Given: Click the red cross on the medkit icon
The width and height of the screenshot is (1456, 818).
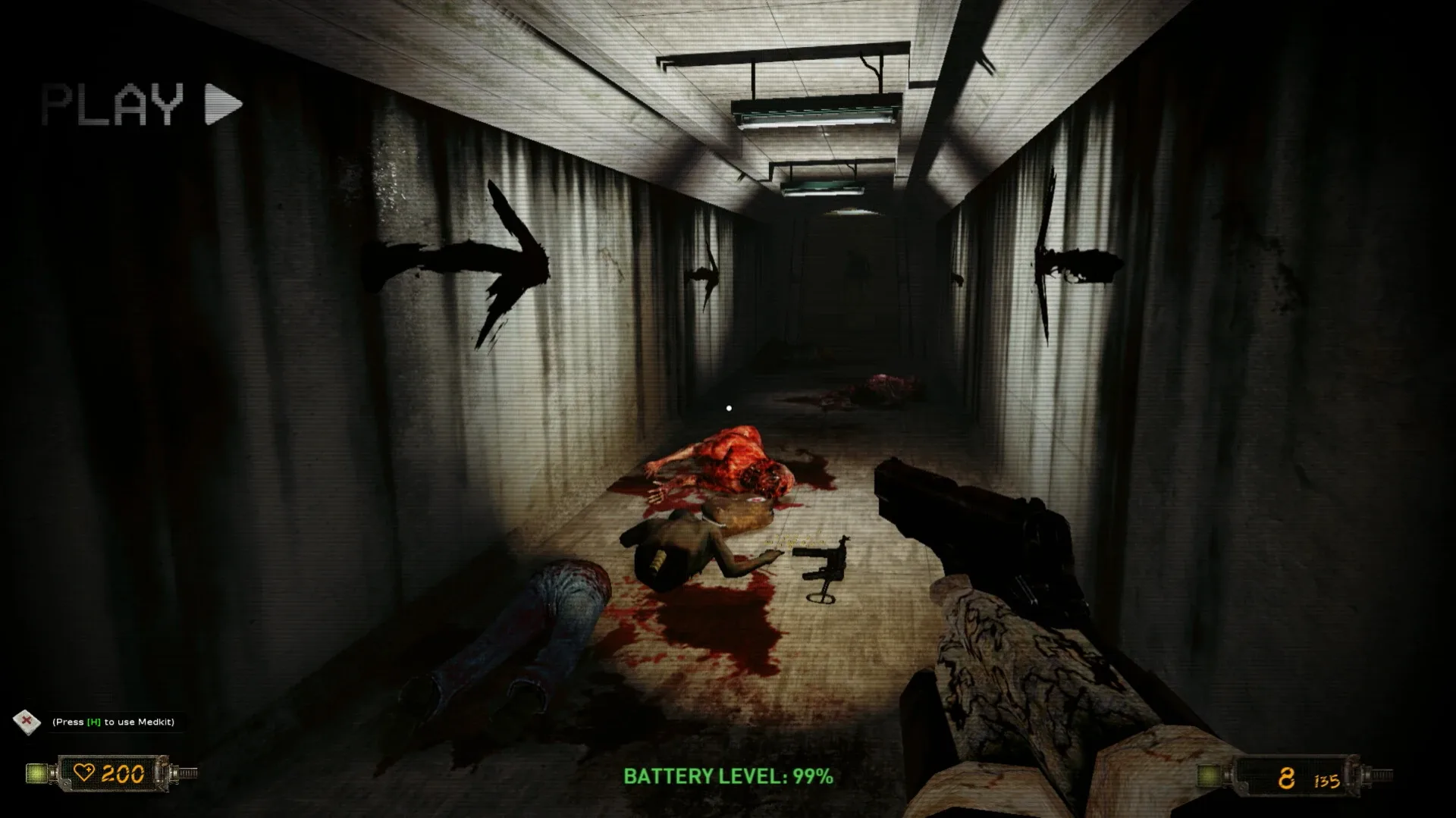Looking at the screenshot, I should (26, 719).
